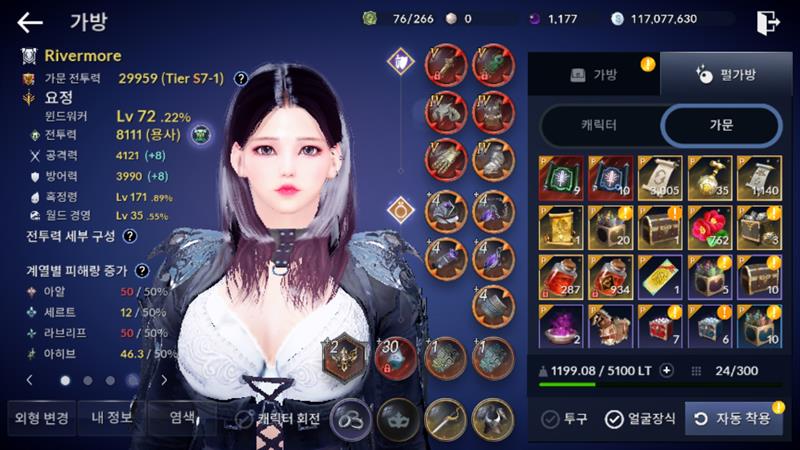Click the plus button beside weight limit
This screenshot has height=450, width=800.
pyautogui.click(x=667, y=370)
